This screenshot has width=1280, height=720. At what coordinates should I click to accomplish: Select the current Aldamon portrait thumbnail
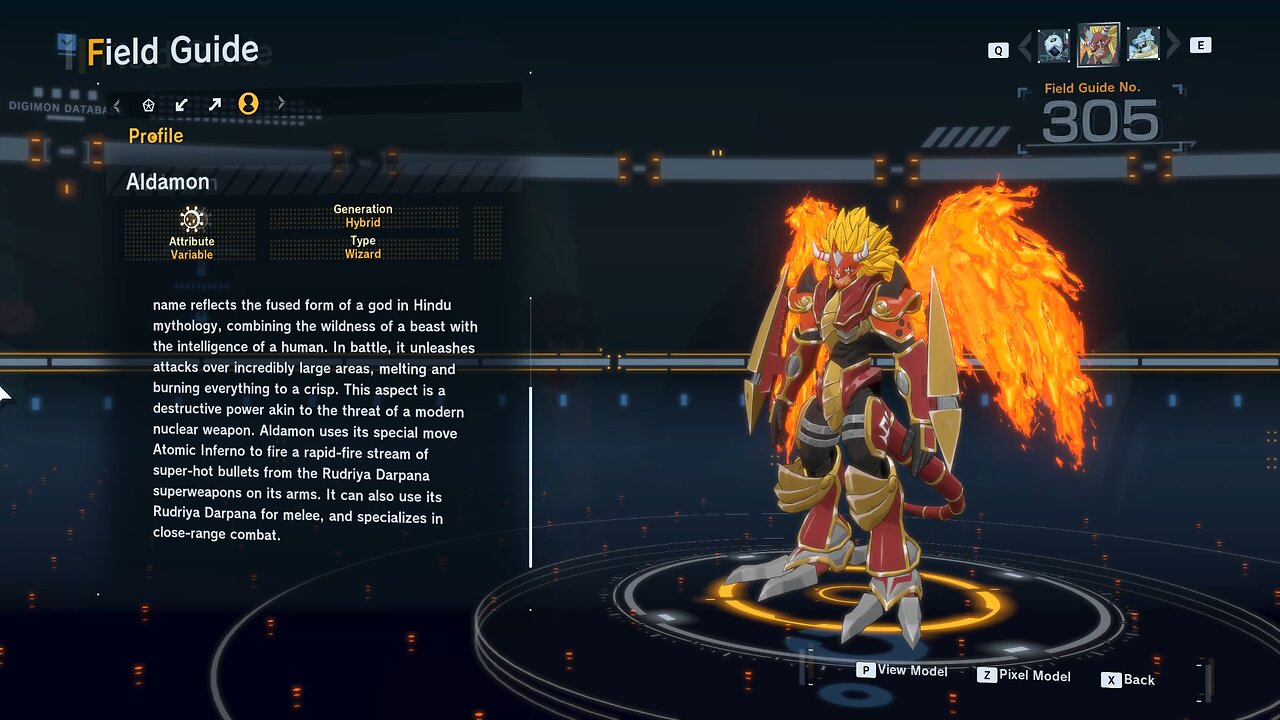1098,45
